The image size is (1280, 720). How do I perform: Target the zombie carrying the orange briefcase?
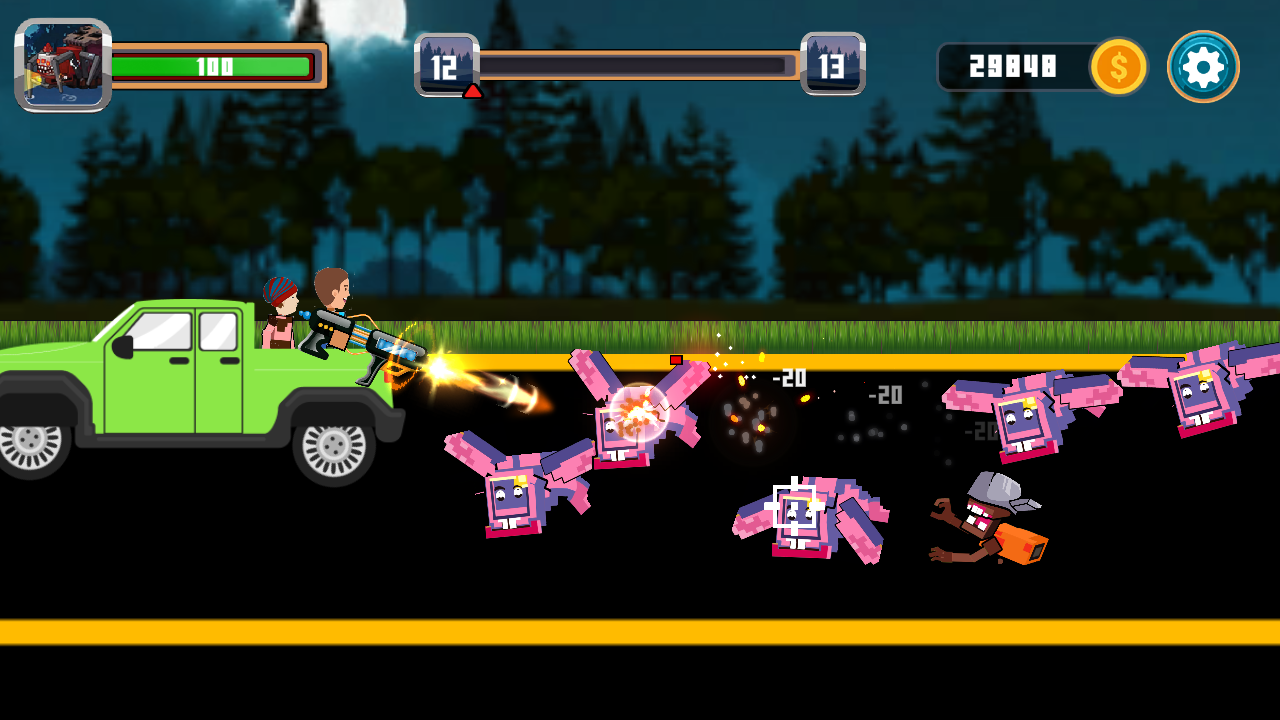coord(985,520)
